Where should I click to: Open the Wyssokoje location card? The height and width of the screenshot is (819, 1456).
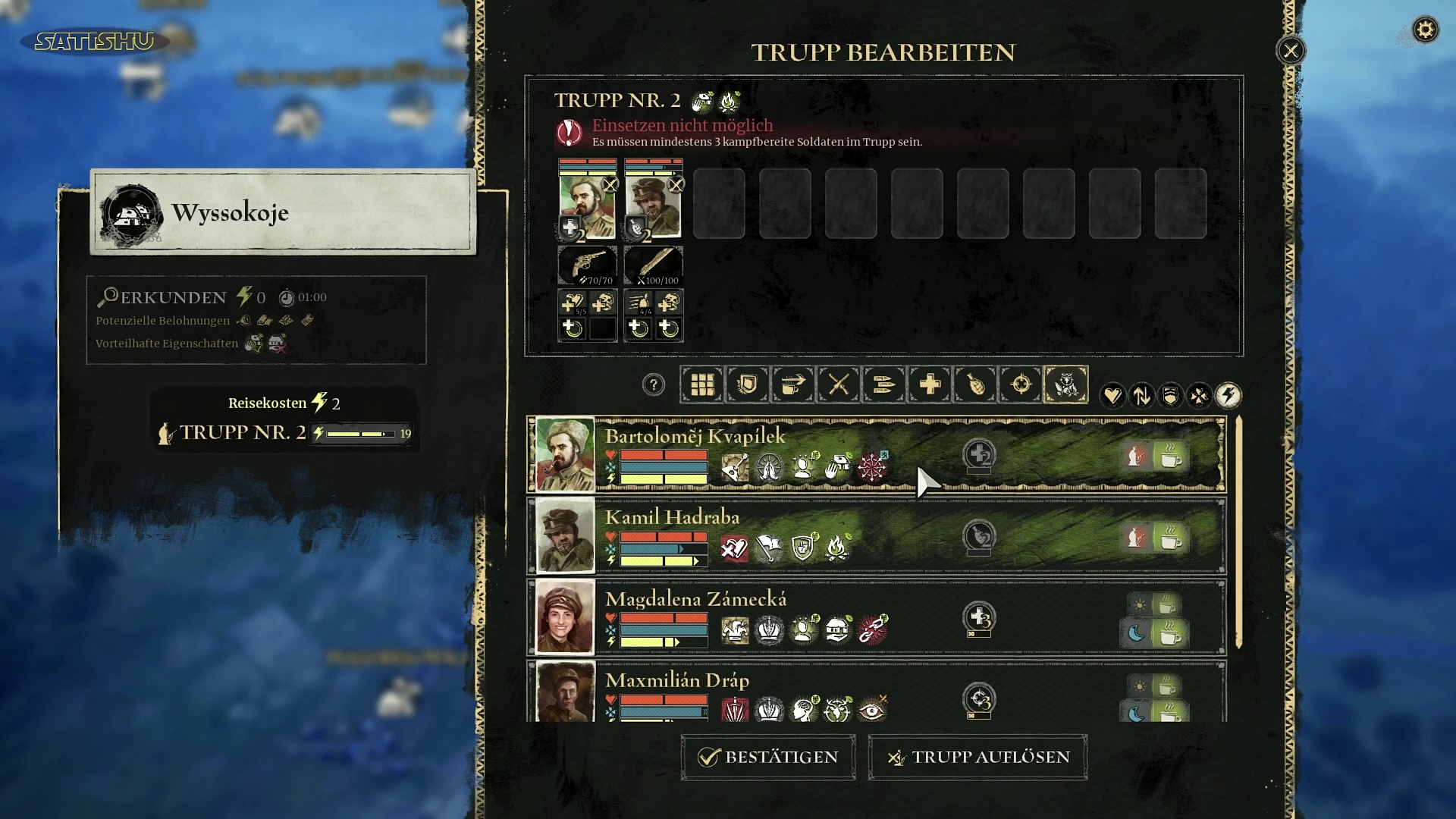283,212
